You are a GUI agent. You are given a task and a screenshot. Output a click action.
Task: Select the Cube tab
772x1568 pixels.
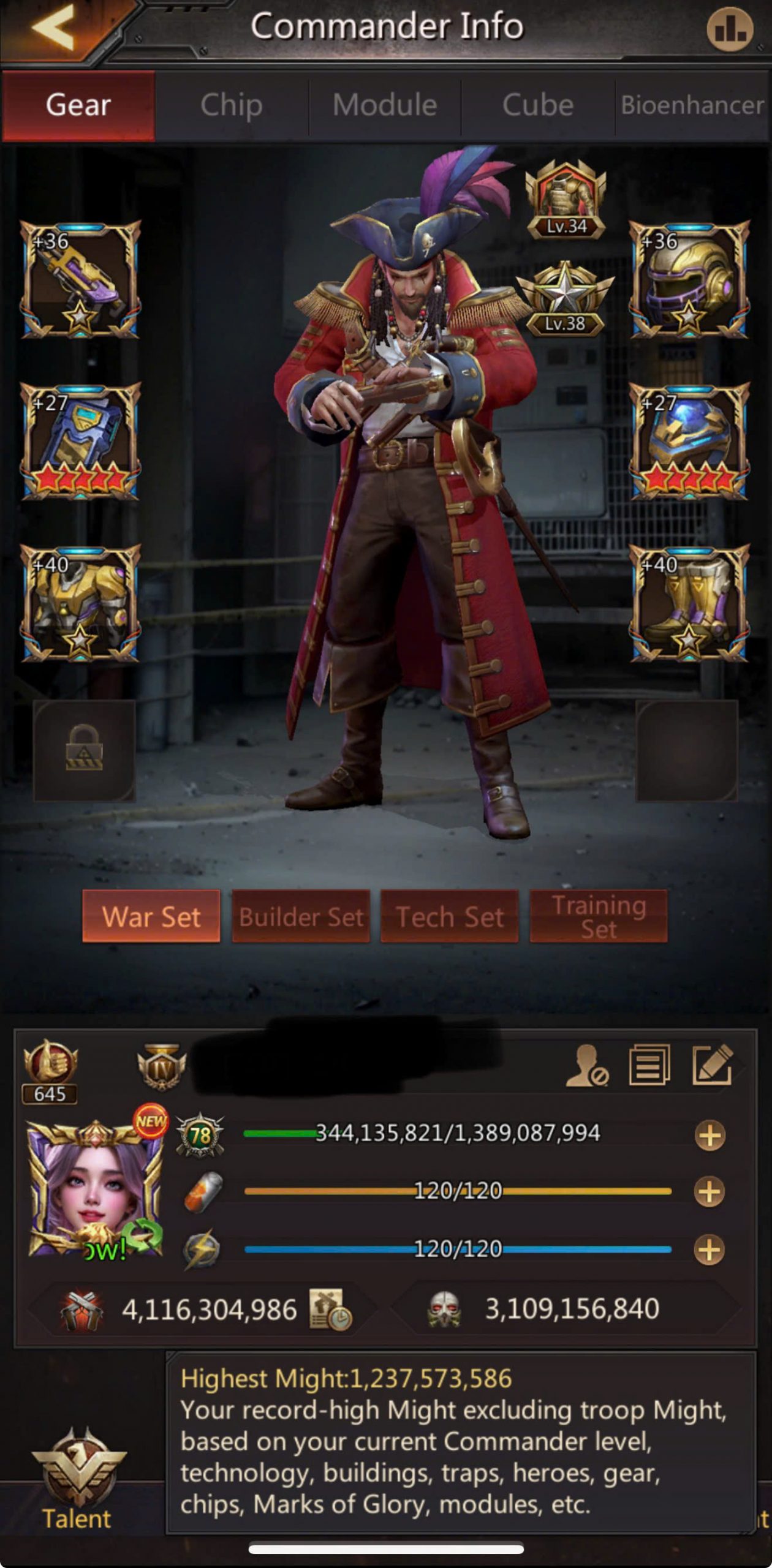point(538,105)
